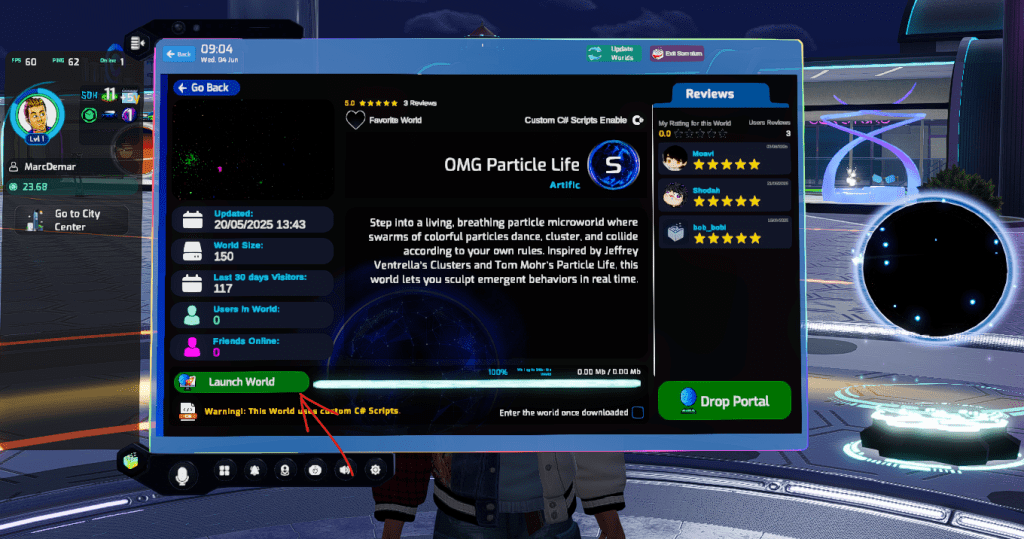Open Update Worlds
1024x539 pixels.
[x=610, y=53]
